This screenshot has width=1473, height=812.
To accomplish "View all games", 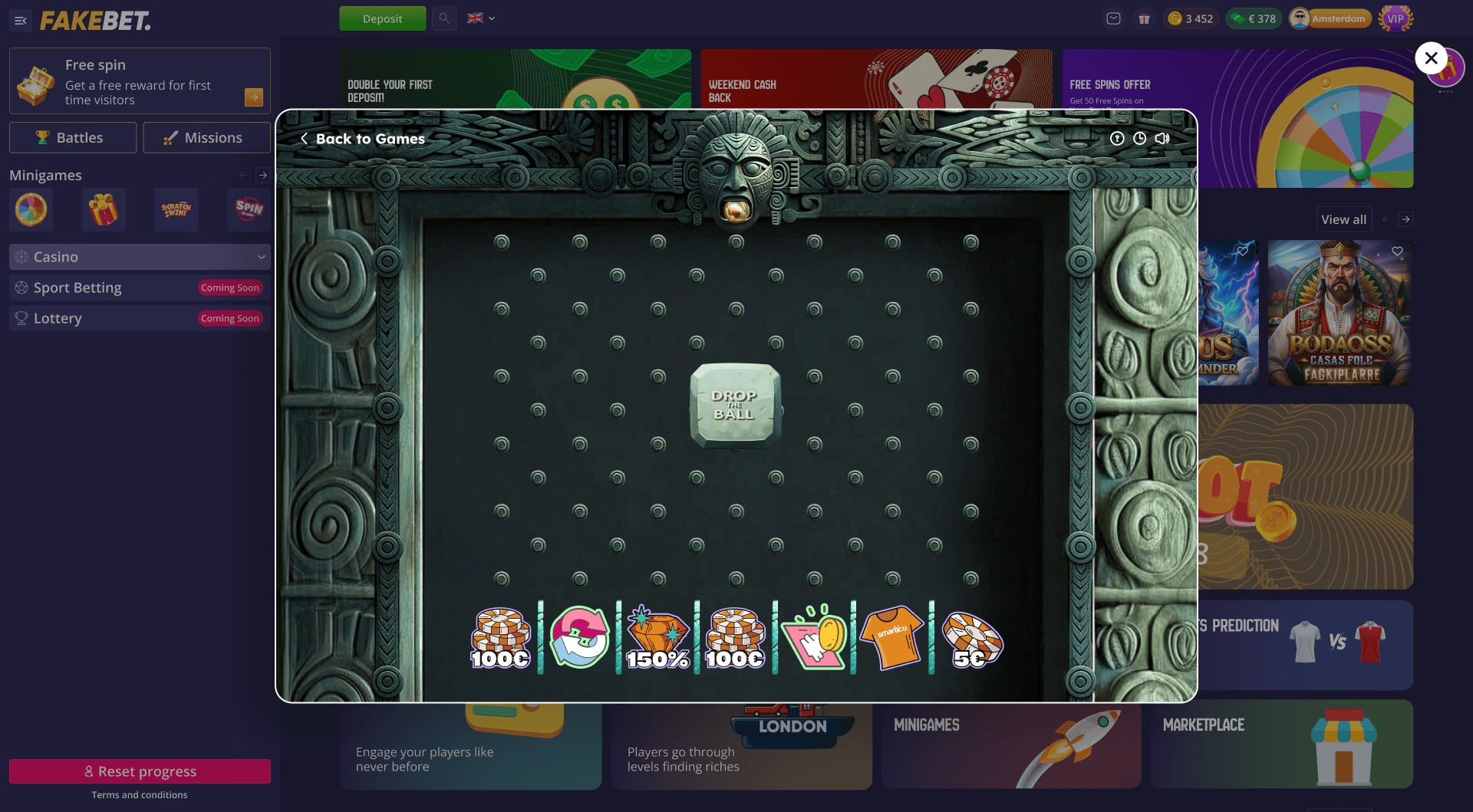I will [1343, 219].
